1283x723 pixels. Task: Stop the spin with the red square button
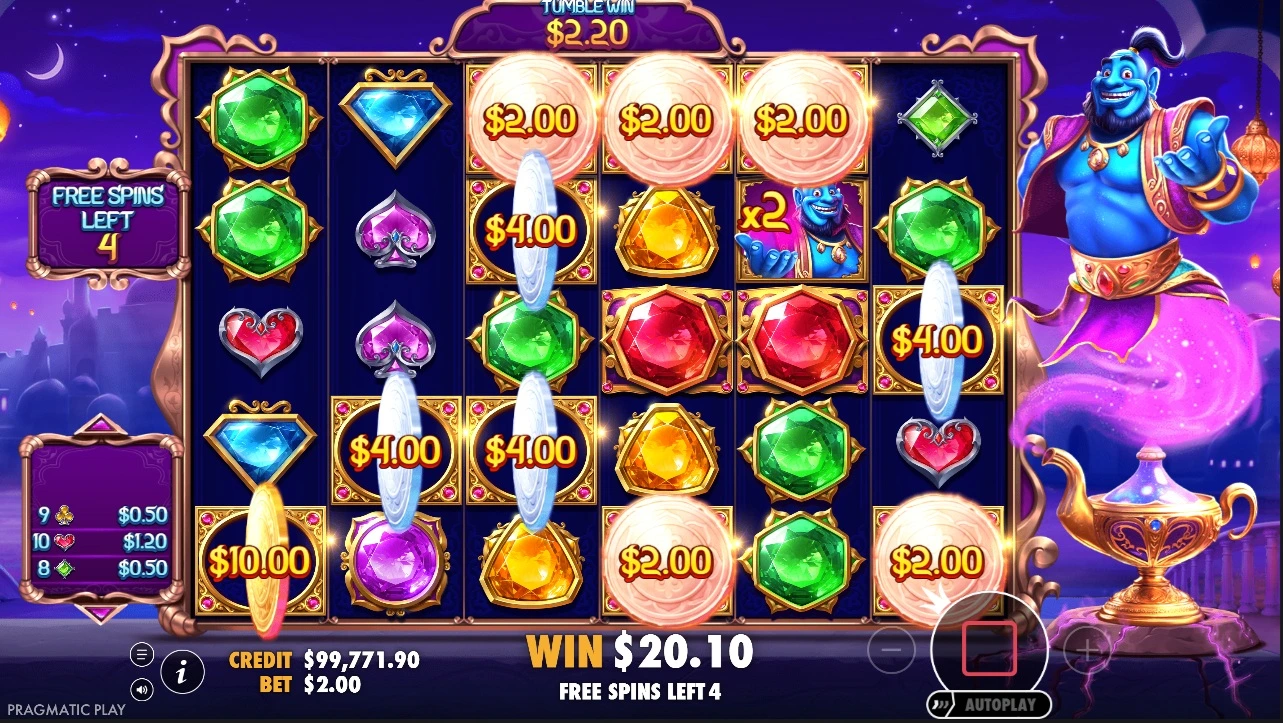(989, 648)
